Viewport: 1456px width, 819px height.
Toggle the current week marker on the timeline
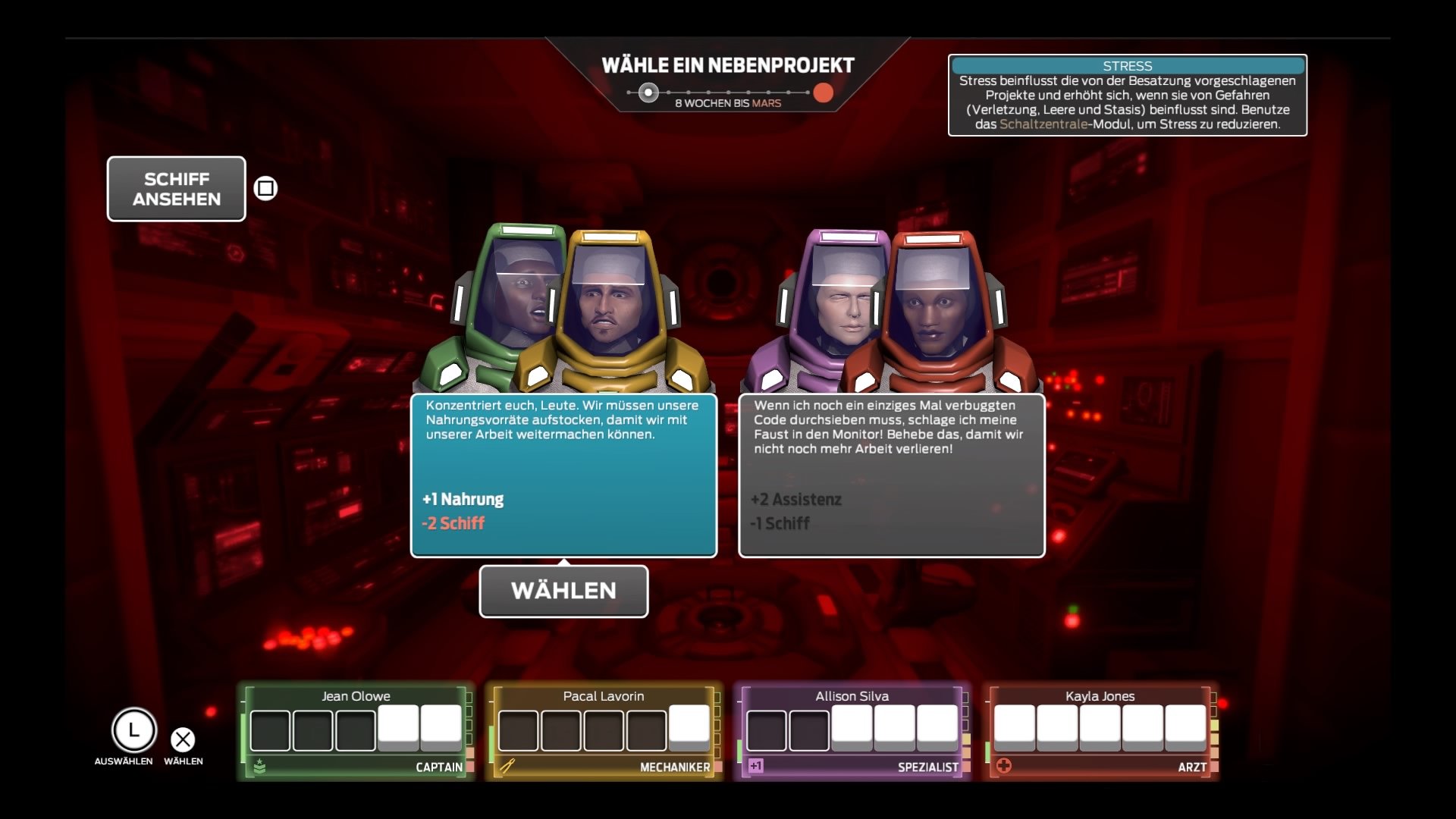pyautogui.click(x=648, y=92)
